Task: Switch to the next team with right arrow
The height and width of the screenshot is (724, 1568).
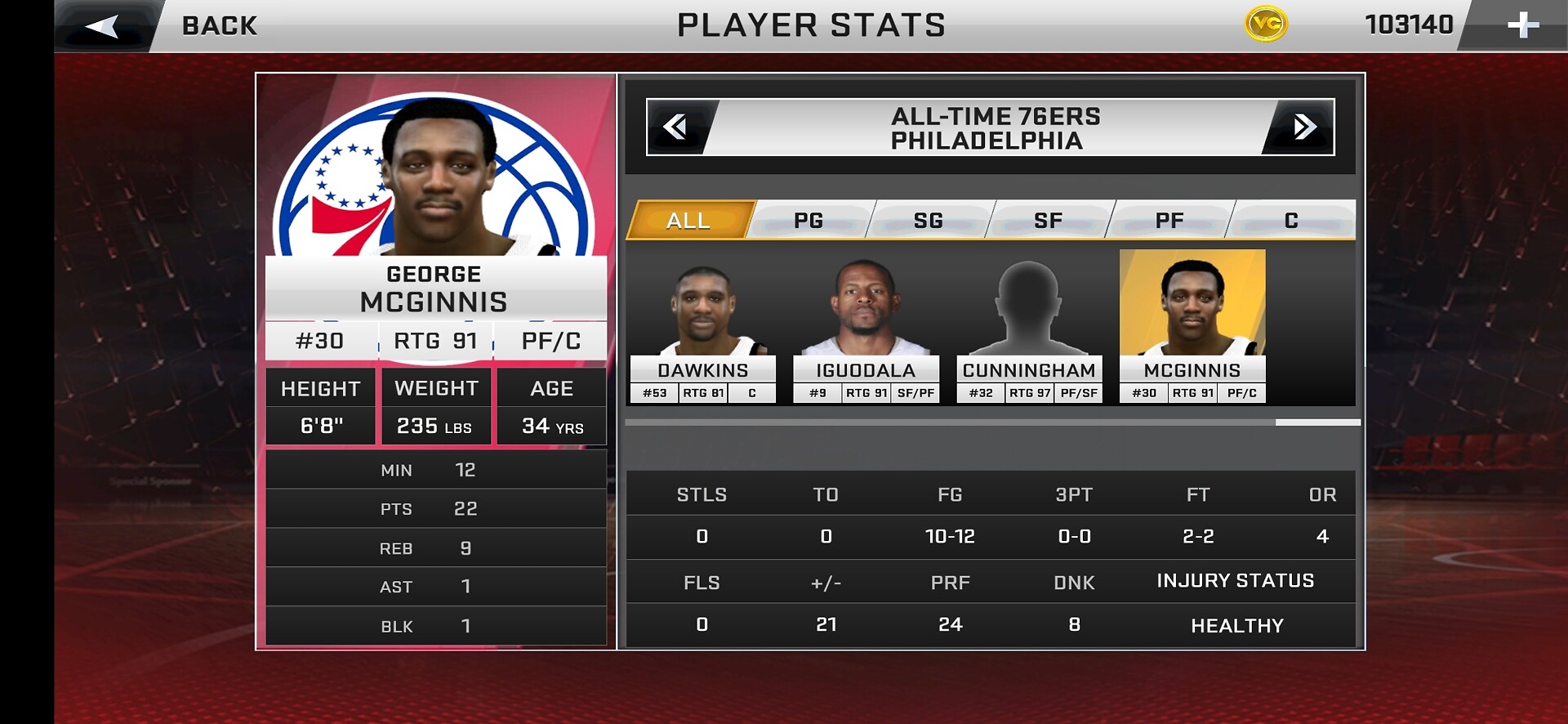Action: tap(1303, 127)
